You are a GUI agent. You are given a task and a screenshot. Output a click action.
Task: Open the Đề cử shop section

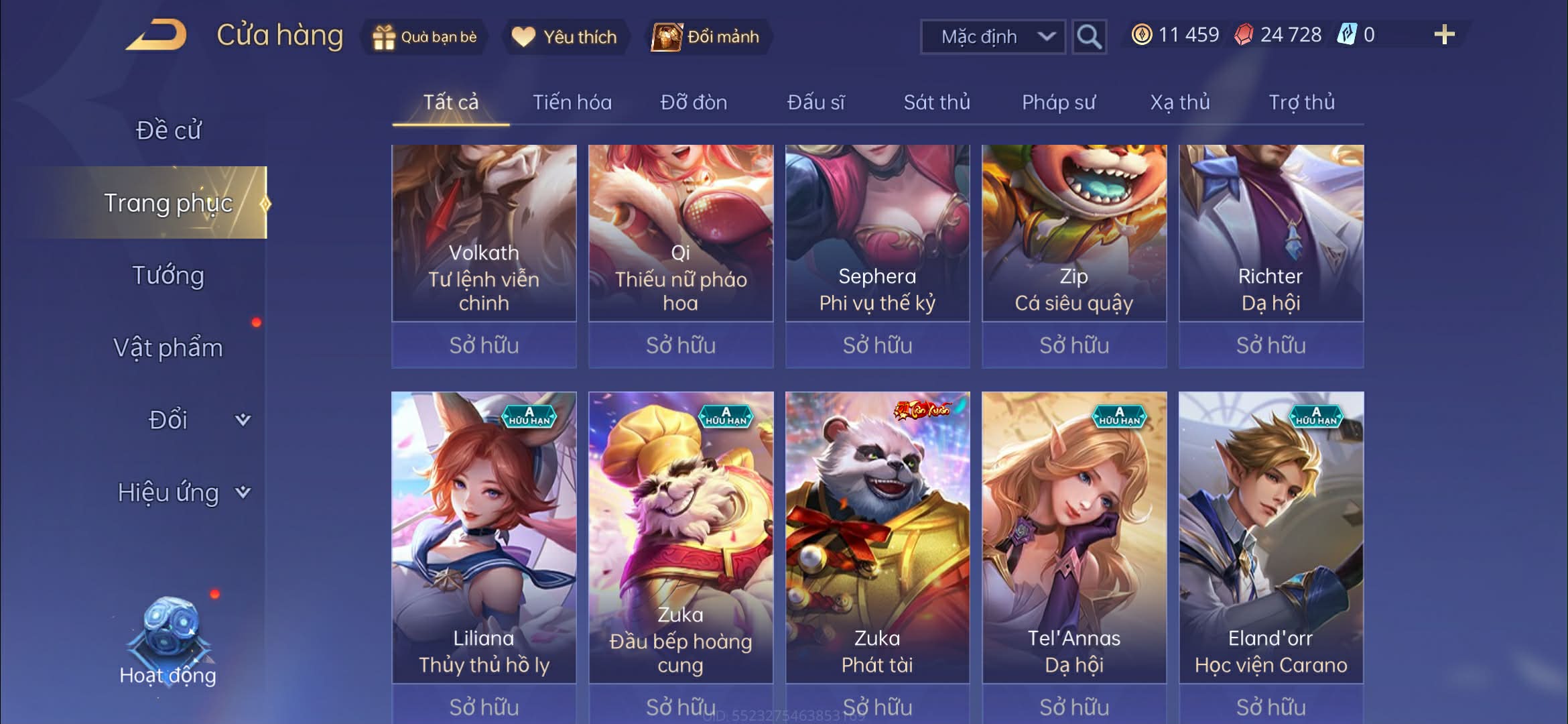(168, 130)
